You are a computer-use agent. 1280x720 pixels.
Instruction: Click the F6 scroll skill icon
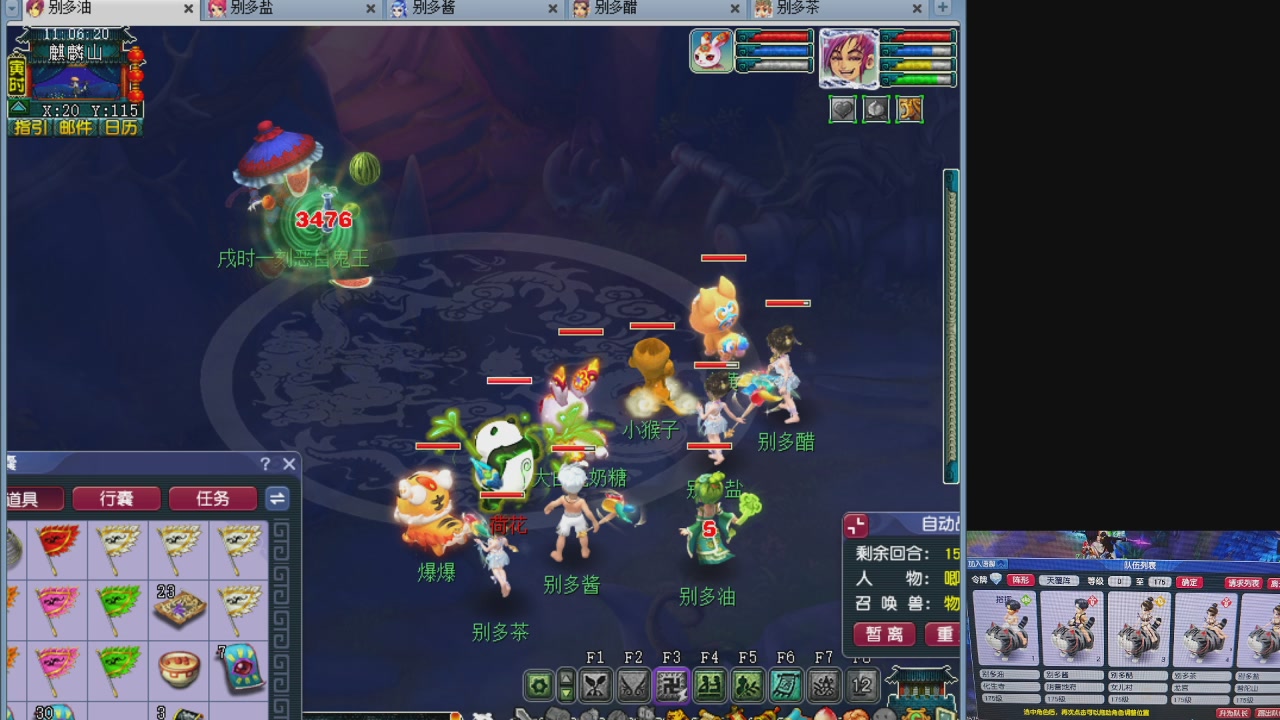coord(788,684)
